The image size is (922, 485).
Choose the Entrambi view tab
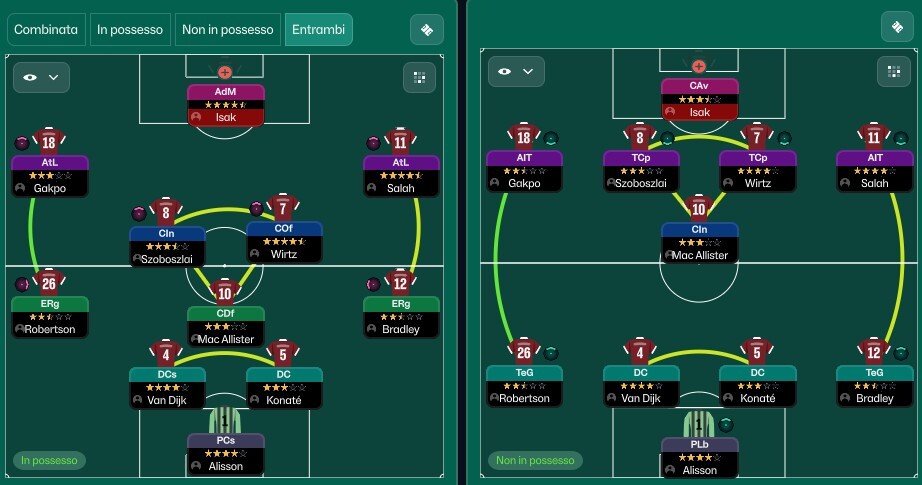[318, 30]
